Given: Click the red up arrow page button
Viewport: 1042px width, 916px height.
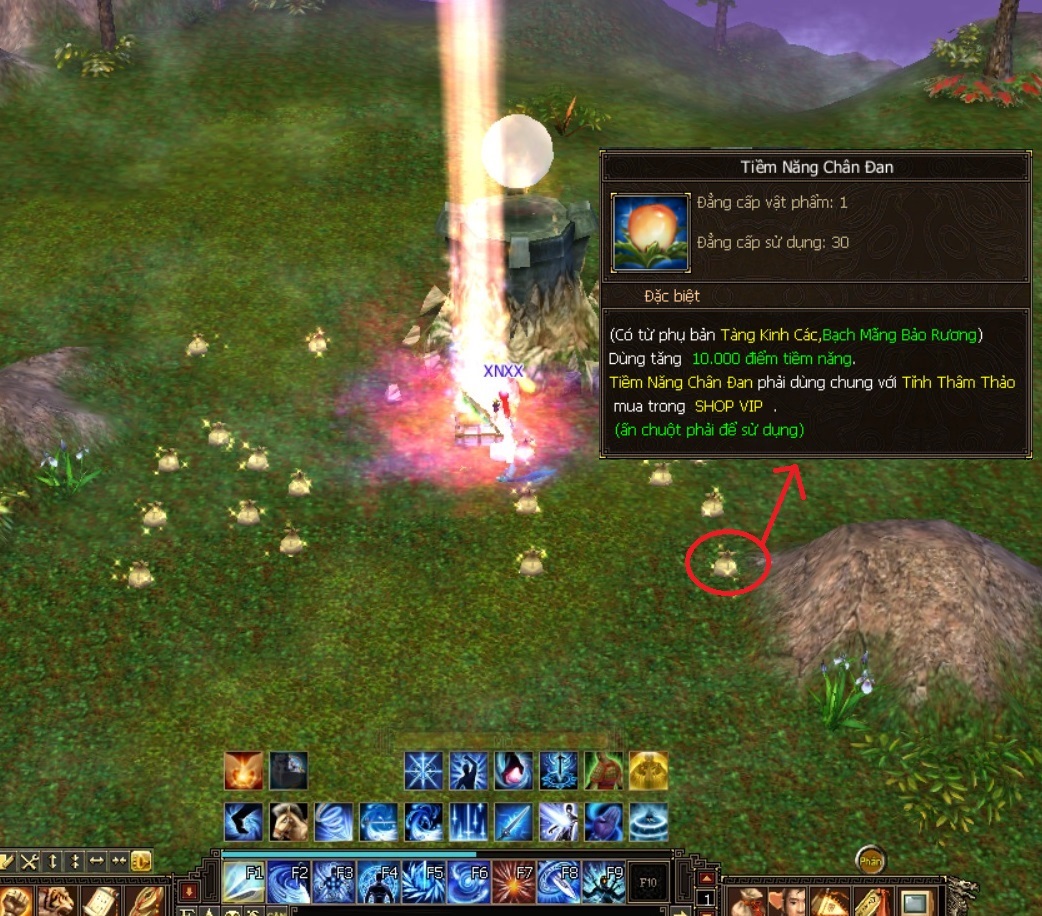Looking at the screenshot, I should pos(706,878).
